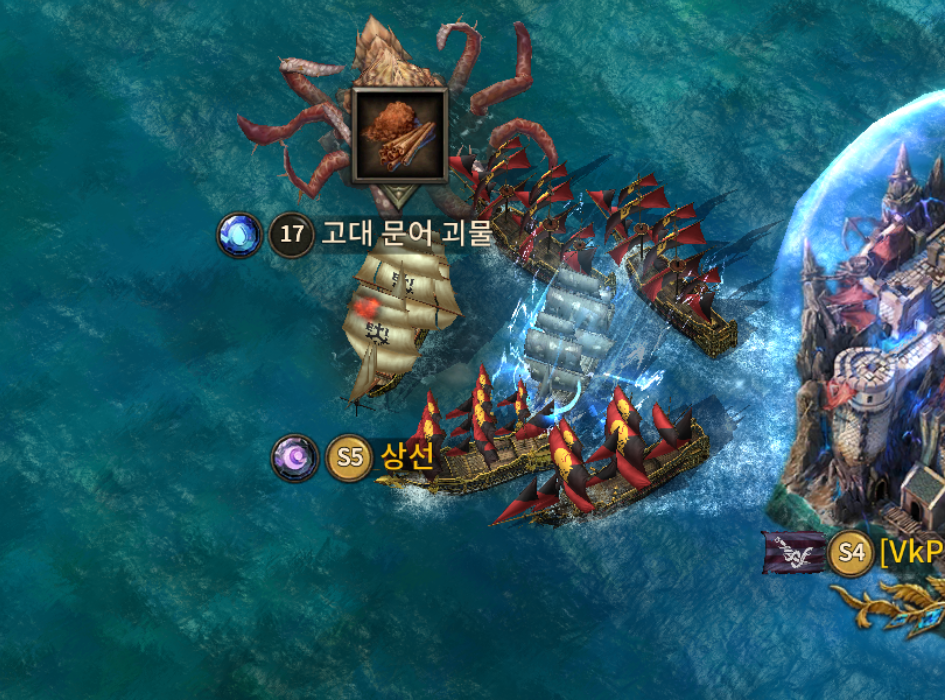Select the [VkP castle name label
945x700 pixels.
911,552
